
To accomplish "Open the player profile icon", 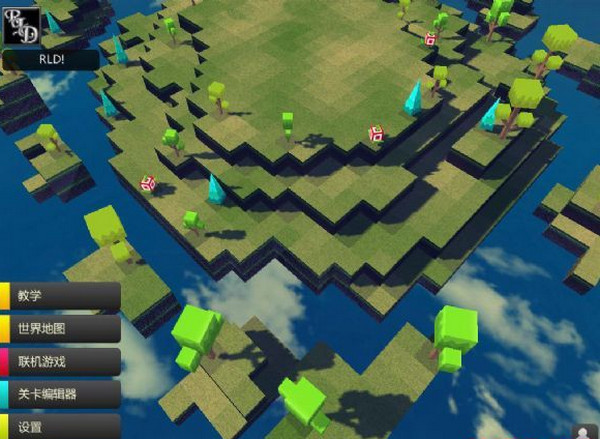I will coord(584,431).
